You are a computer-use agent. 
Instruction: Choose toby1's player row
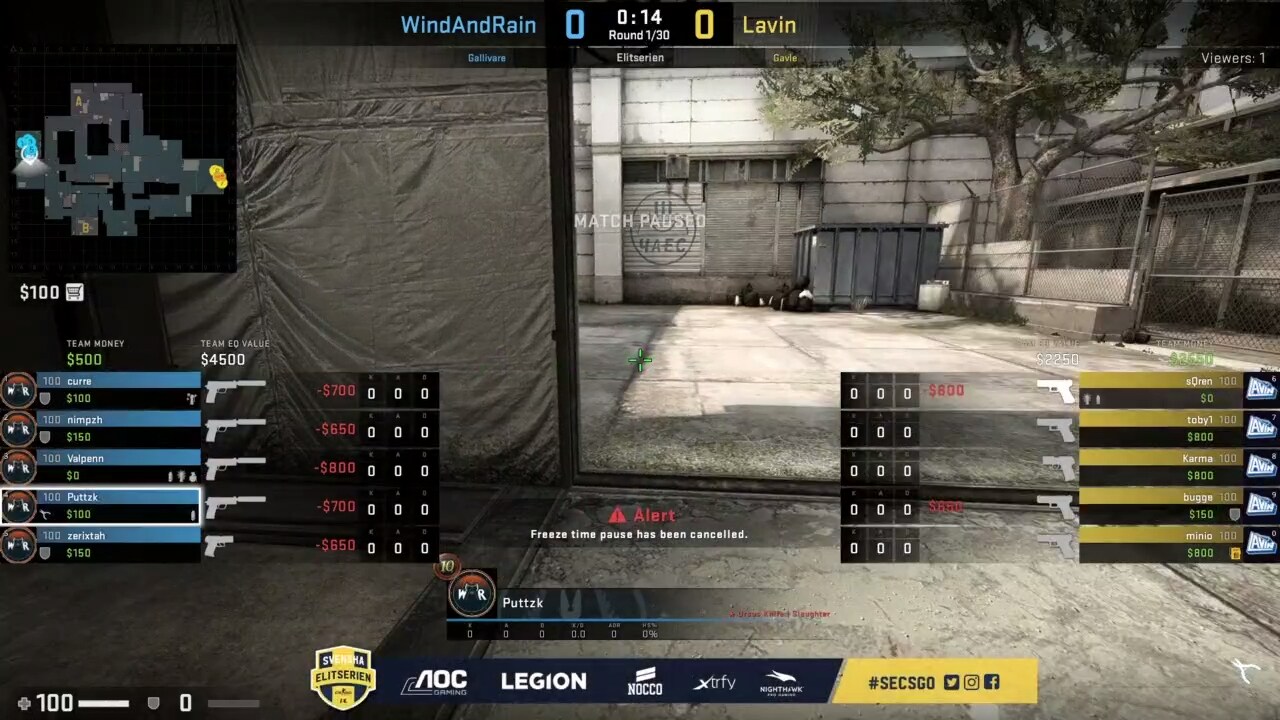1160,428
